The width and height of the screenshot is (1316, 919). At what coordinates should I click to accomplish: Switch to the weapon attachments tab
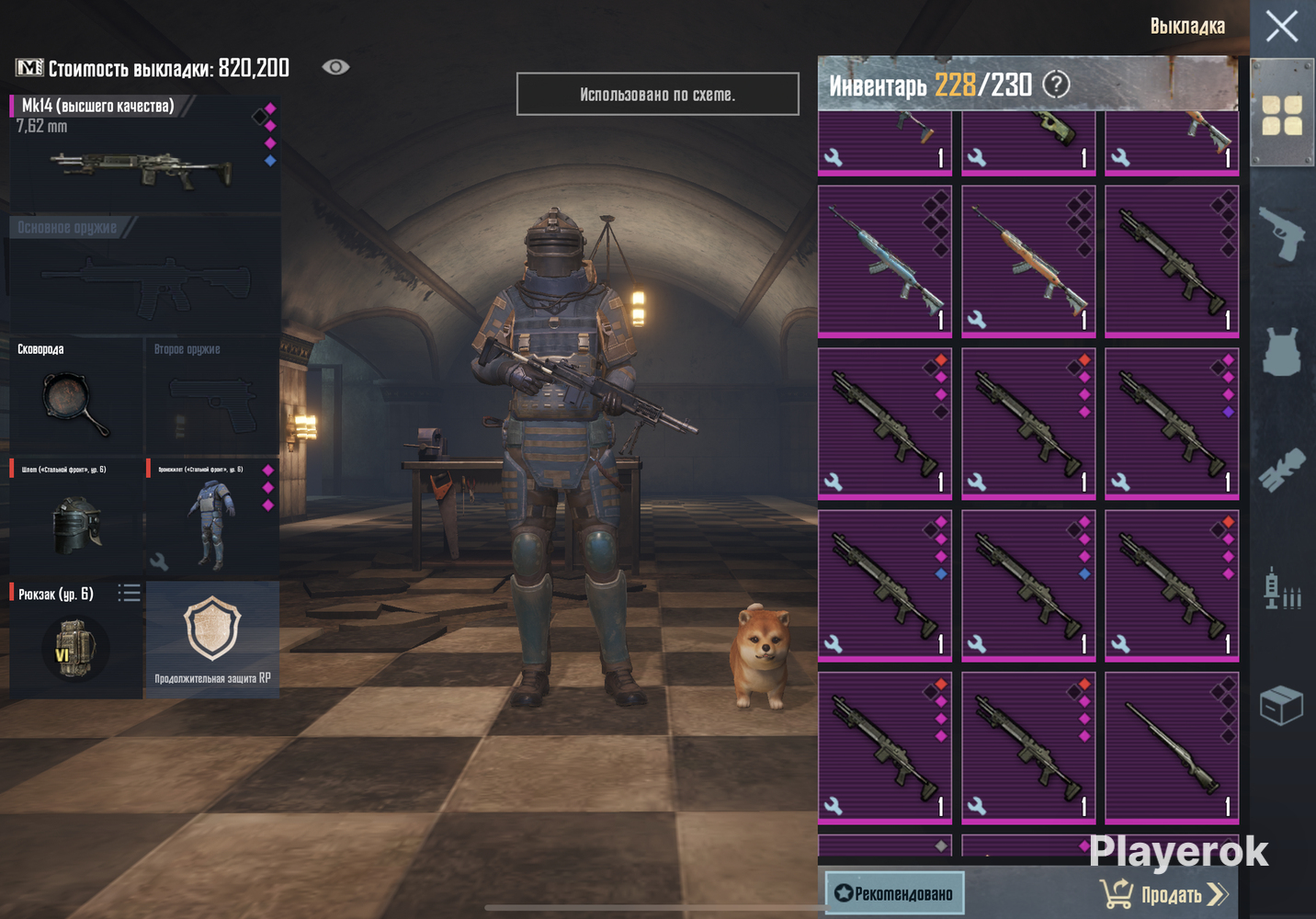pos(1281,470)
